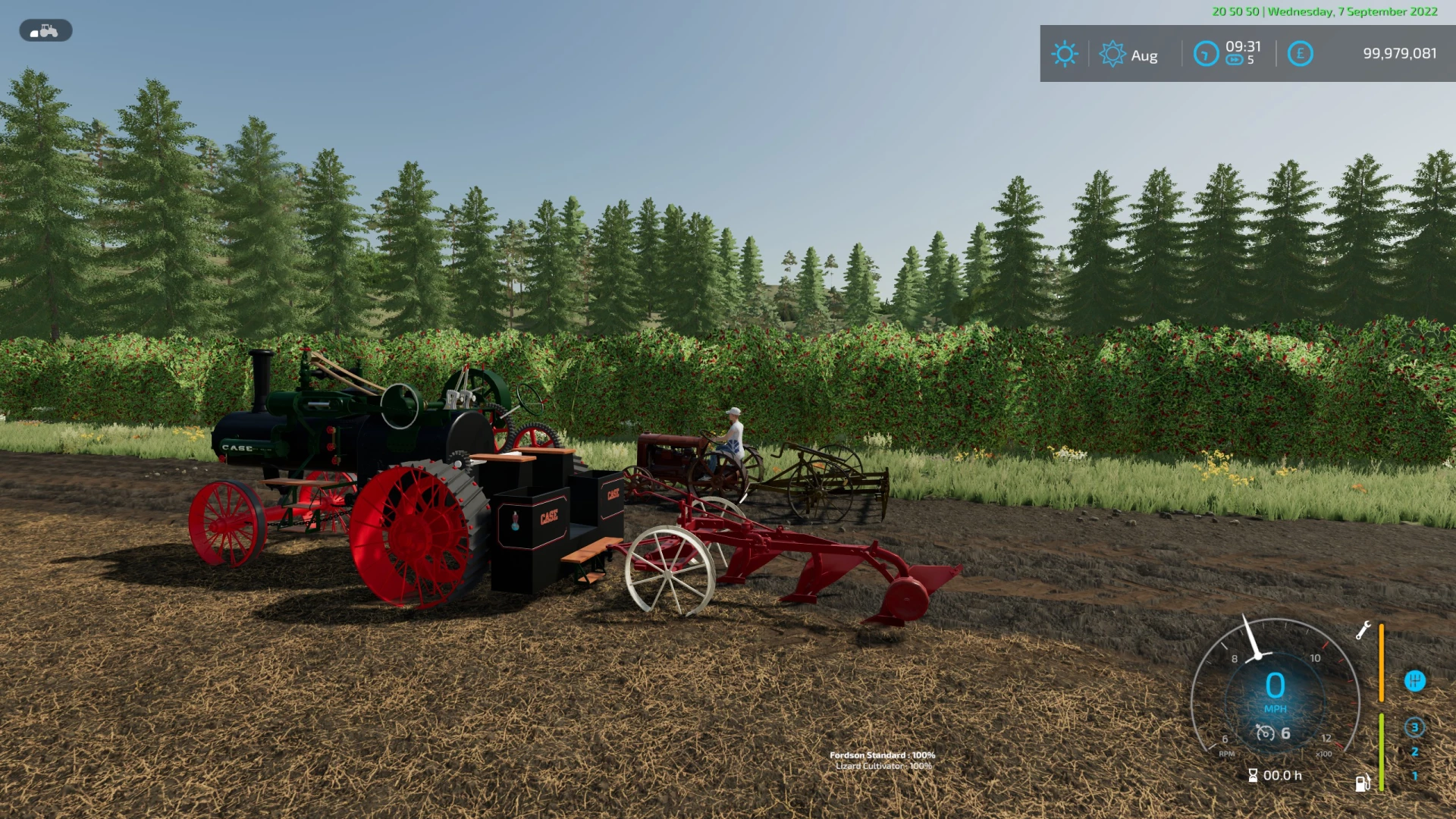Image resolution: width=1456 pixels, height=819 pixels.
Task: Select the Lizard Cultivator label
Action: click(x=884, y=767)
